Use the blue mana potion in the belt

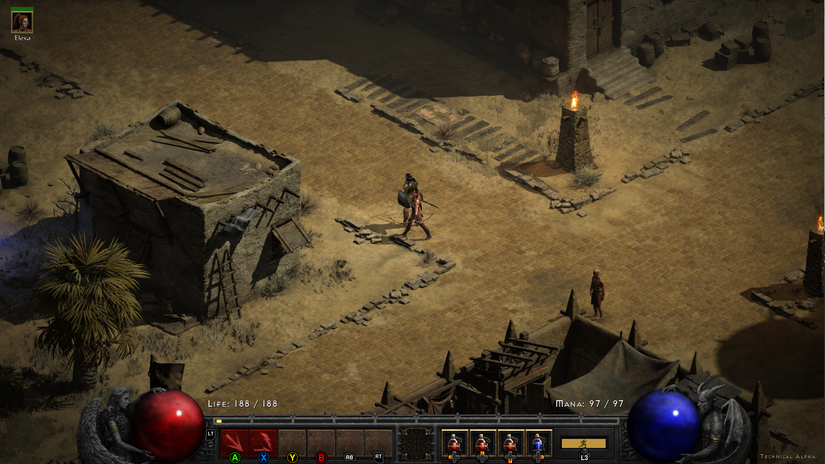pyautogui.click(x=539, y=442)
